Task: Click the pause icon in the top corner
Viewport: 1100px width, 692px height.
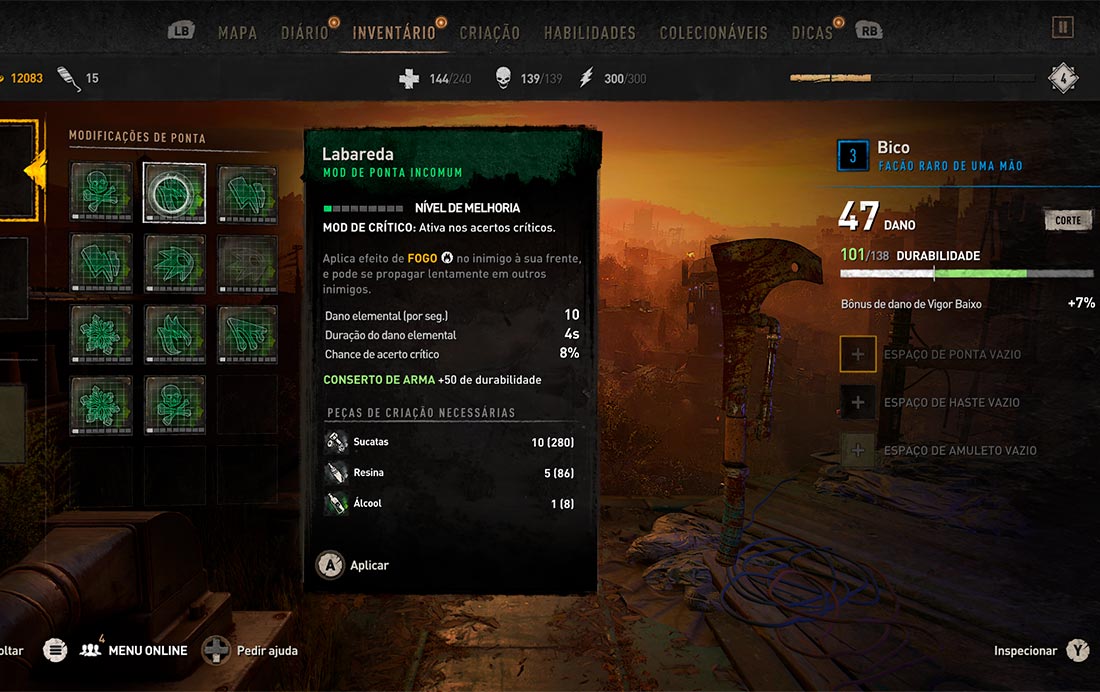Action: [x=1062, y=28]
